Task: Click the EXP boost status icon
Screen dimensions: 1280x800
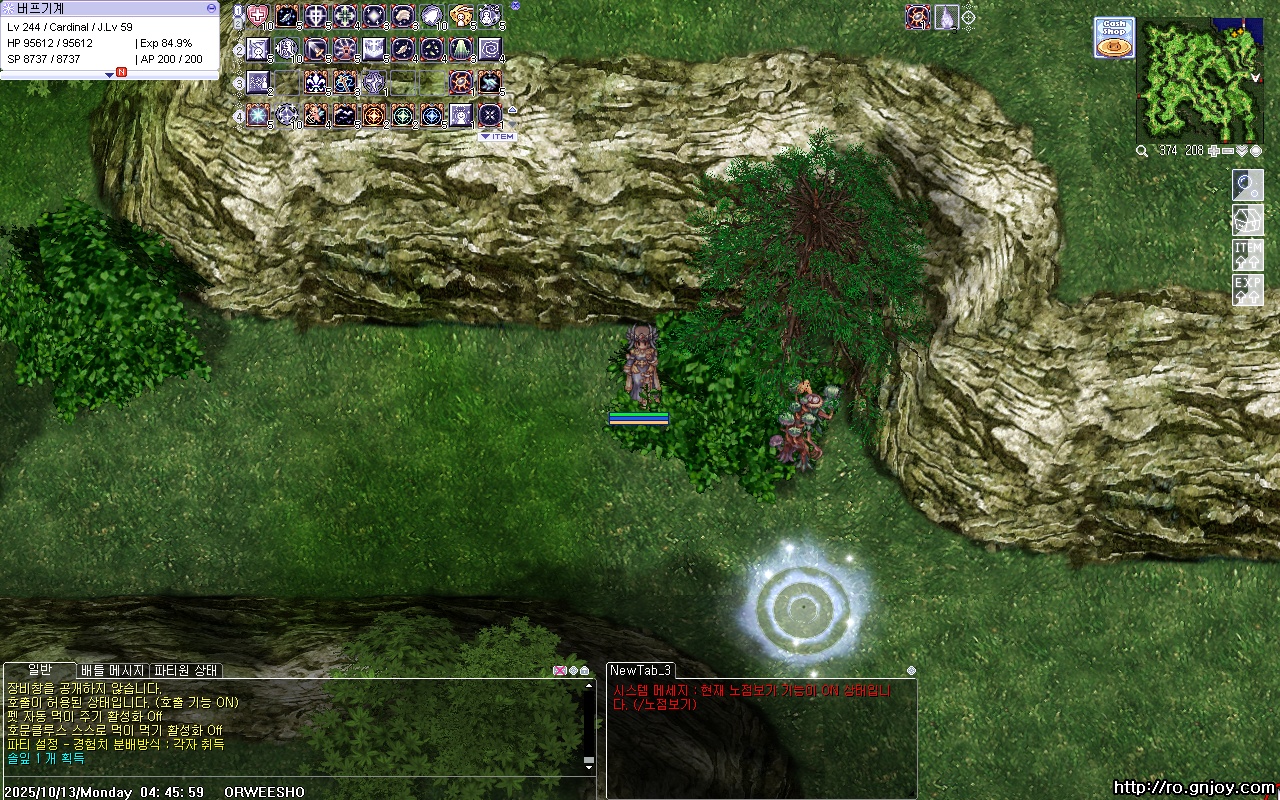Action: [x=1247, y=290]
